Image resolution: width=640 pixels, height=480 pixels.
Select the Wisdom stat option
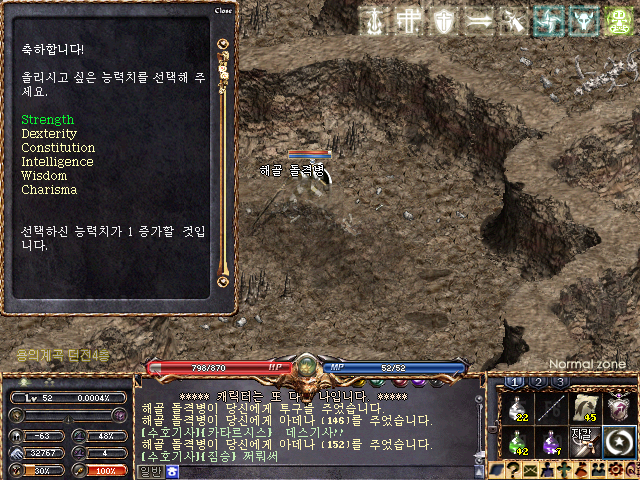[x=44, y=176]
